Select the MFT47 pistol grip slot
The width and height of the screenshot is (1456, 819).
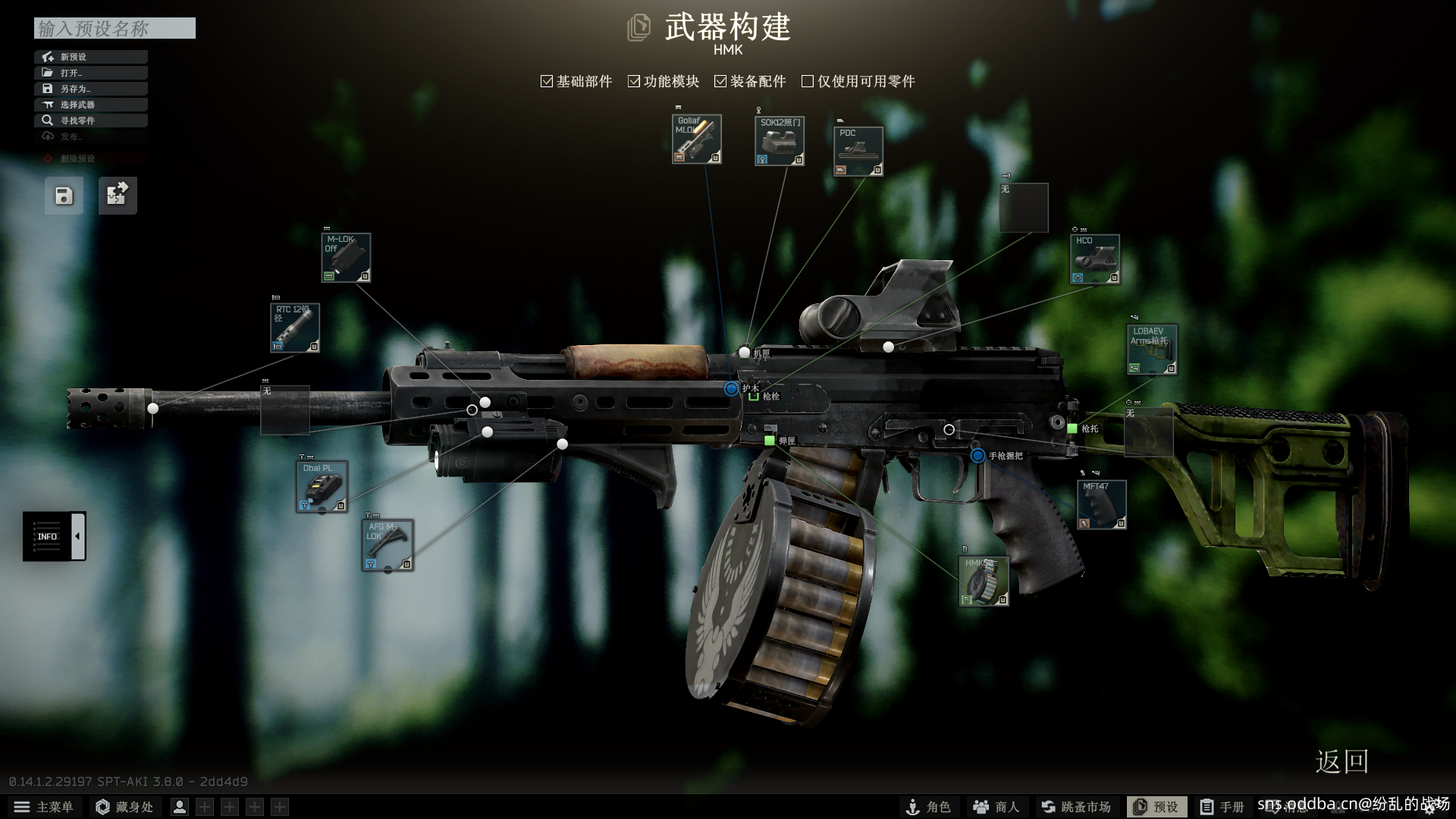[x=1101, y=504]
